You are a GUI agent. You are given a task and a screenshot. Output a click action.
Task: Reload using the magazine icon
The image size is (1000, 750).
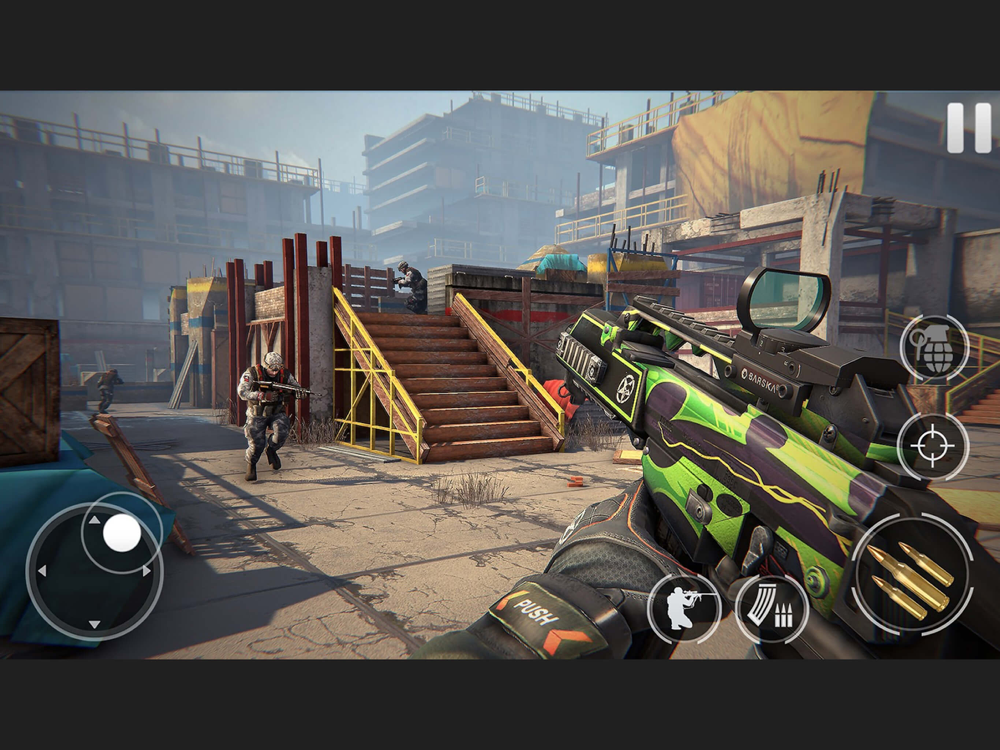[771, 608]
